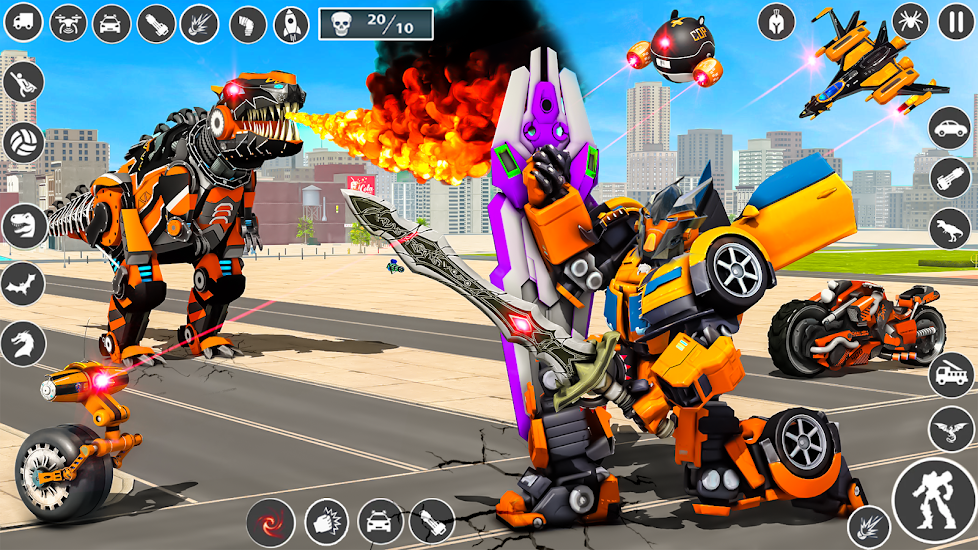This screenshot has height=550, width=978.
Task: Trigger the red swirl ability
Action: click(270, 521)
